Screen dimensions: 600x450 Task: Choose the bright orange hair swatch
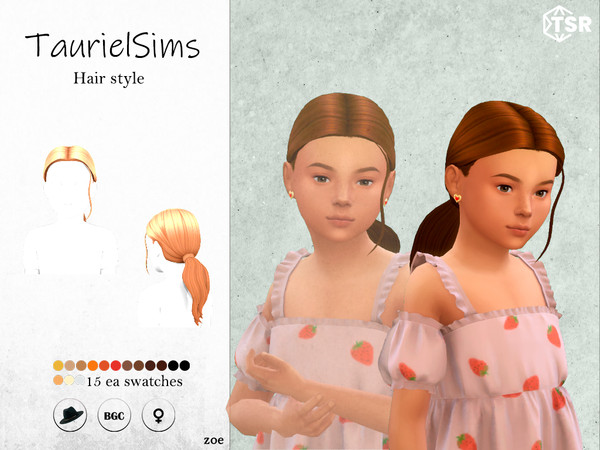click(x=93, y=365)
